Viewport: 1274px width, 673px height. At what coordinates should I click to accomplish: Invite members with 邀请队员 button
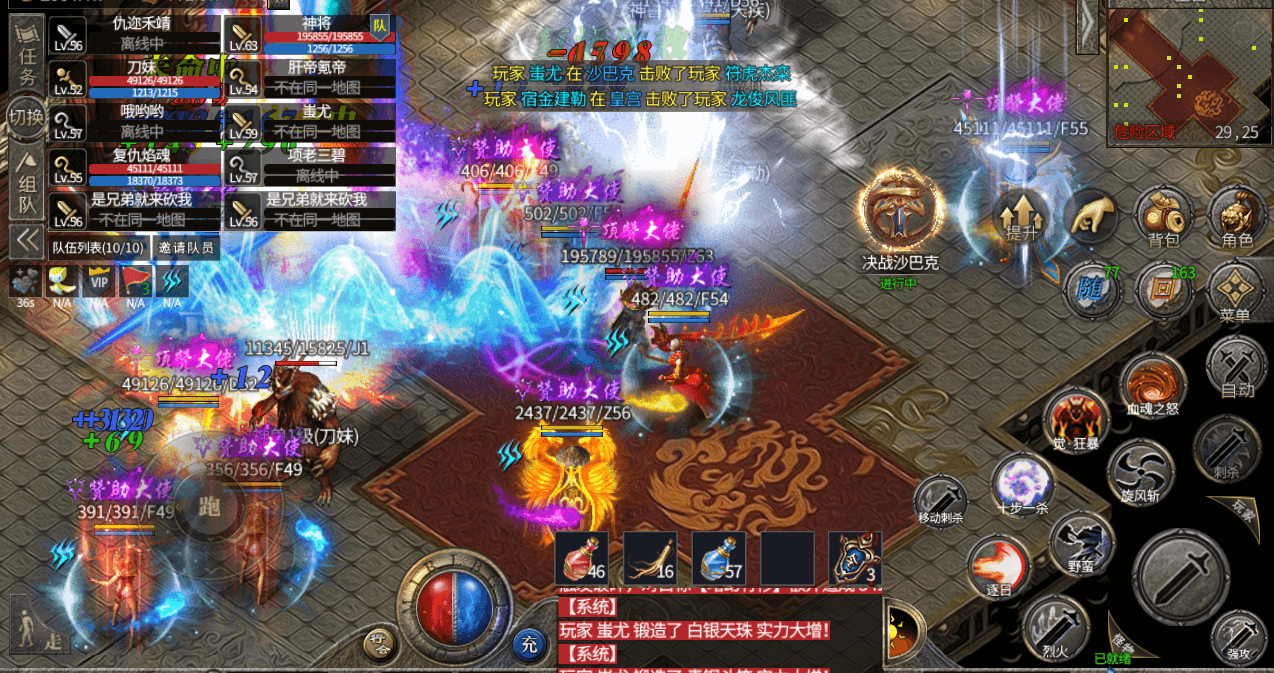click(186, 247)
